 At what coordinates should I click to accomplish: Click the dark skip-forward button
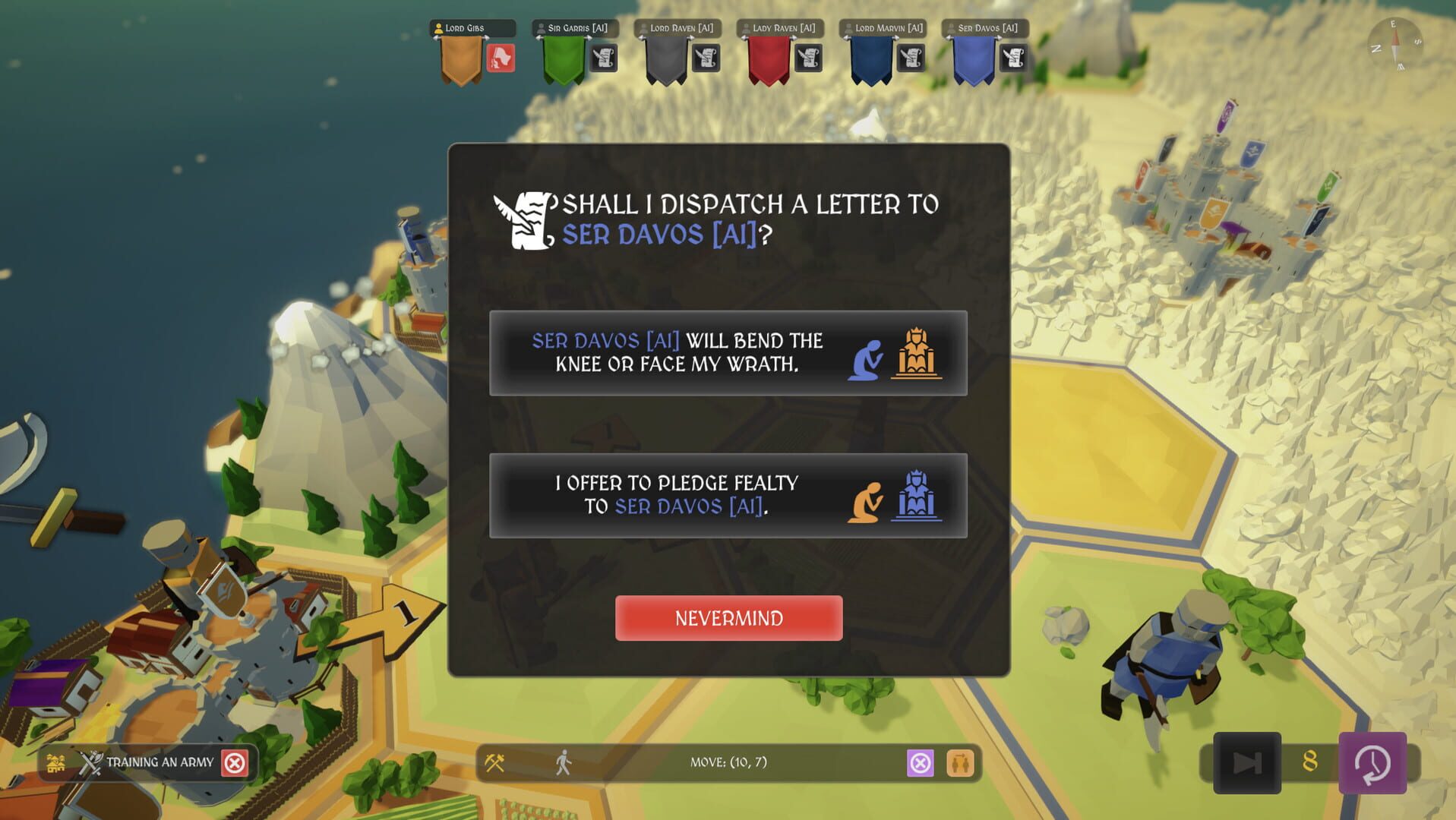[1246, 762]
